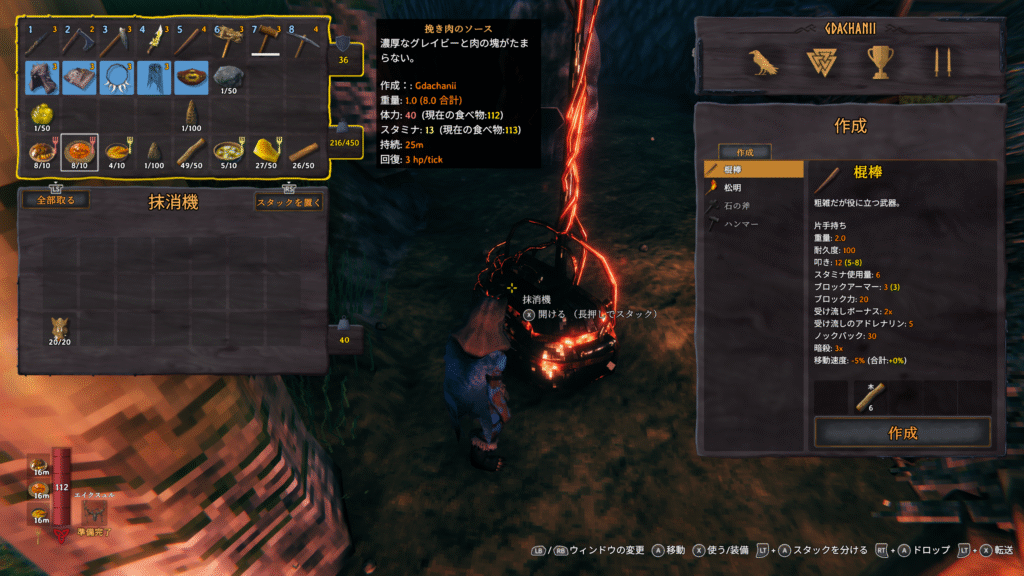The image size is (1024, 576).
Task: Open the raven icon panel
Action: (763, 63)
